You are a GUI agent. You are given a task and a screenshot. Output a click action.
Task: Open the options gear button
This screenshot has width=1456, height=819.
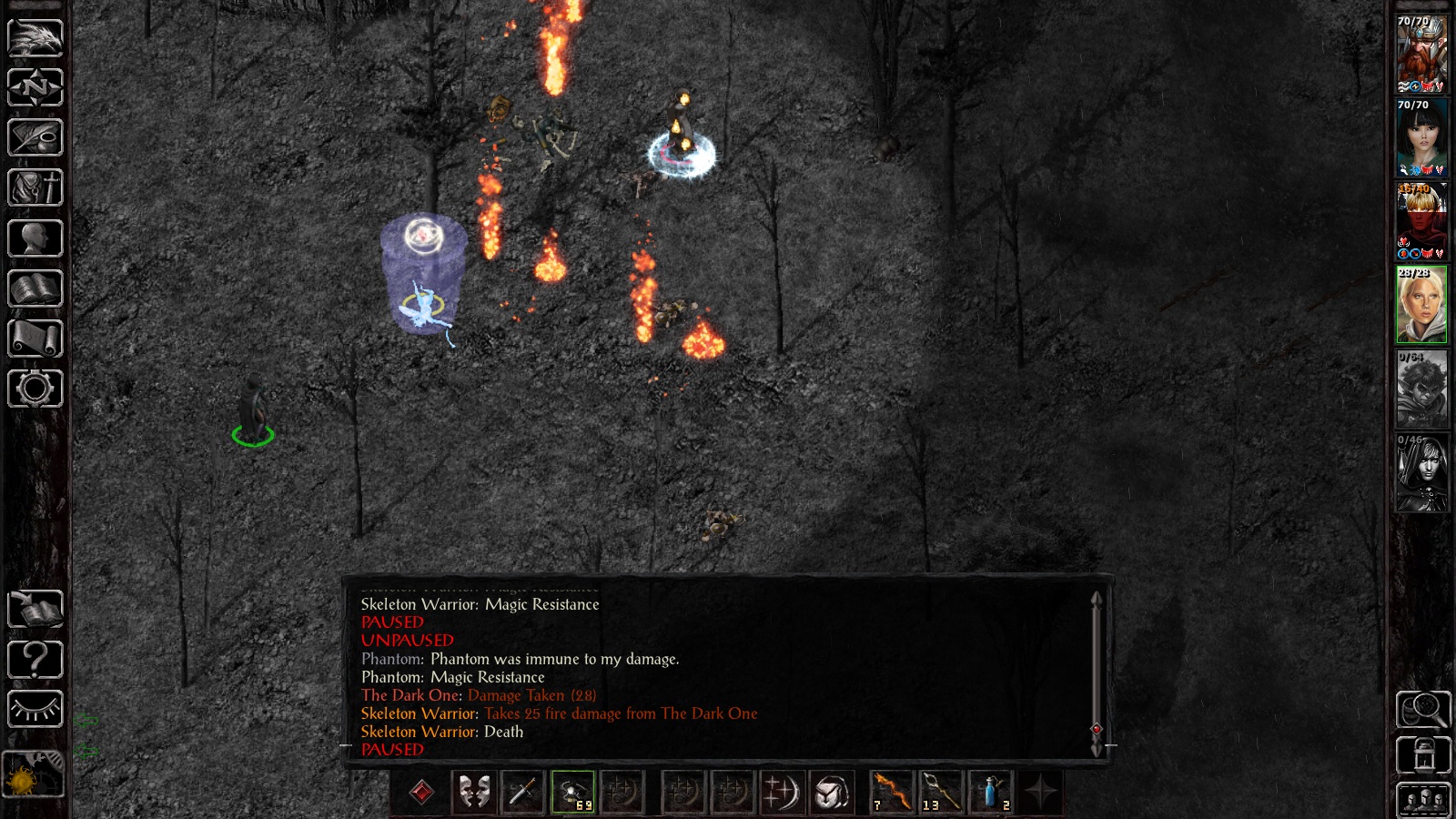tap(35, 389)
